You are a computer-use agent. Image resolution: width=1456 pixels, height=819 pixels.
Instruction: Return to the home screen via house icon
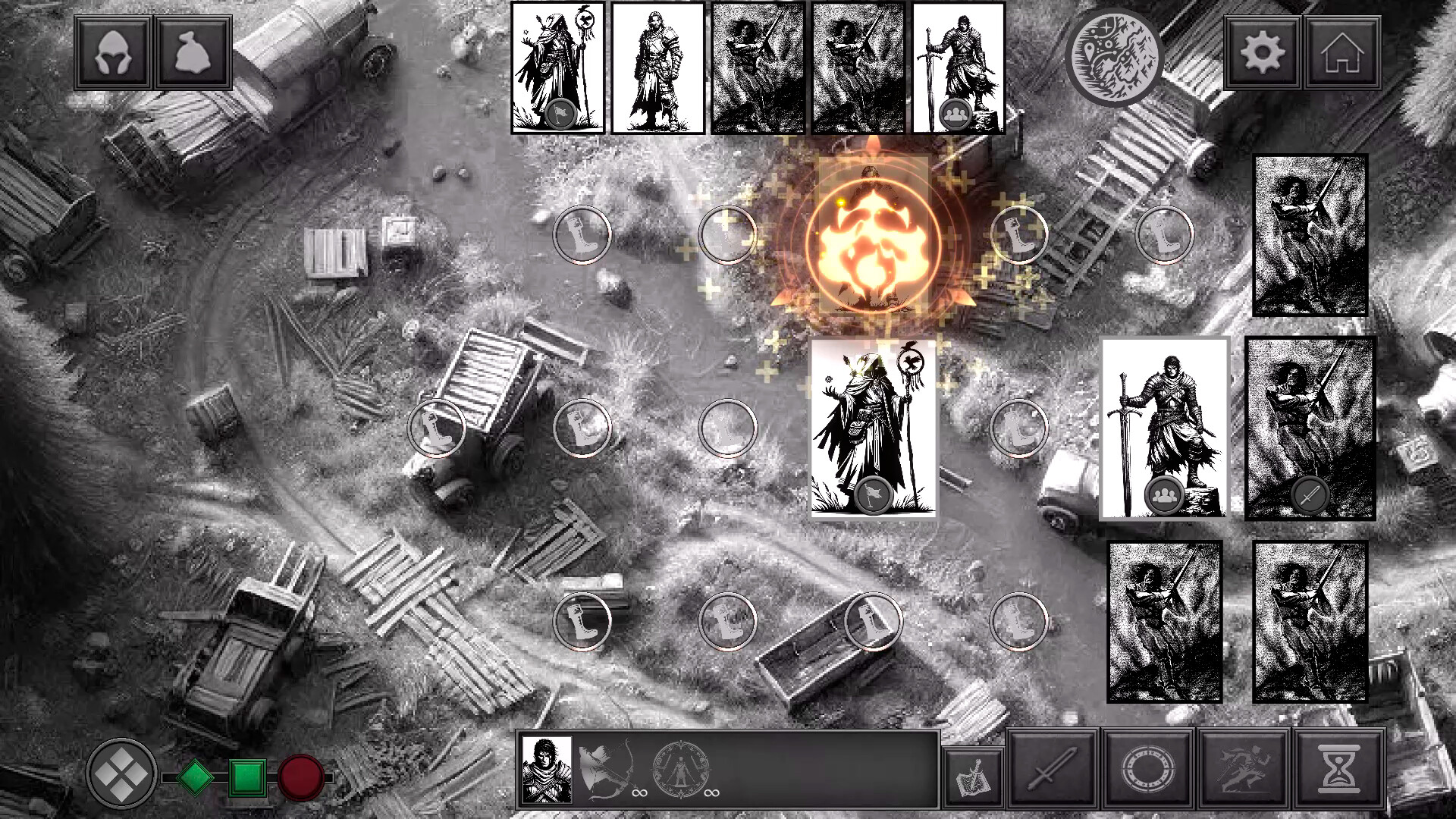coord(1342,52)
